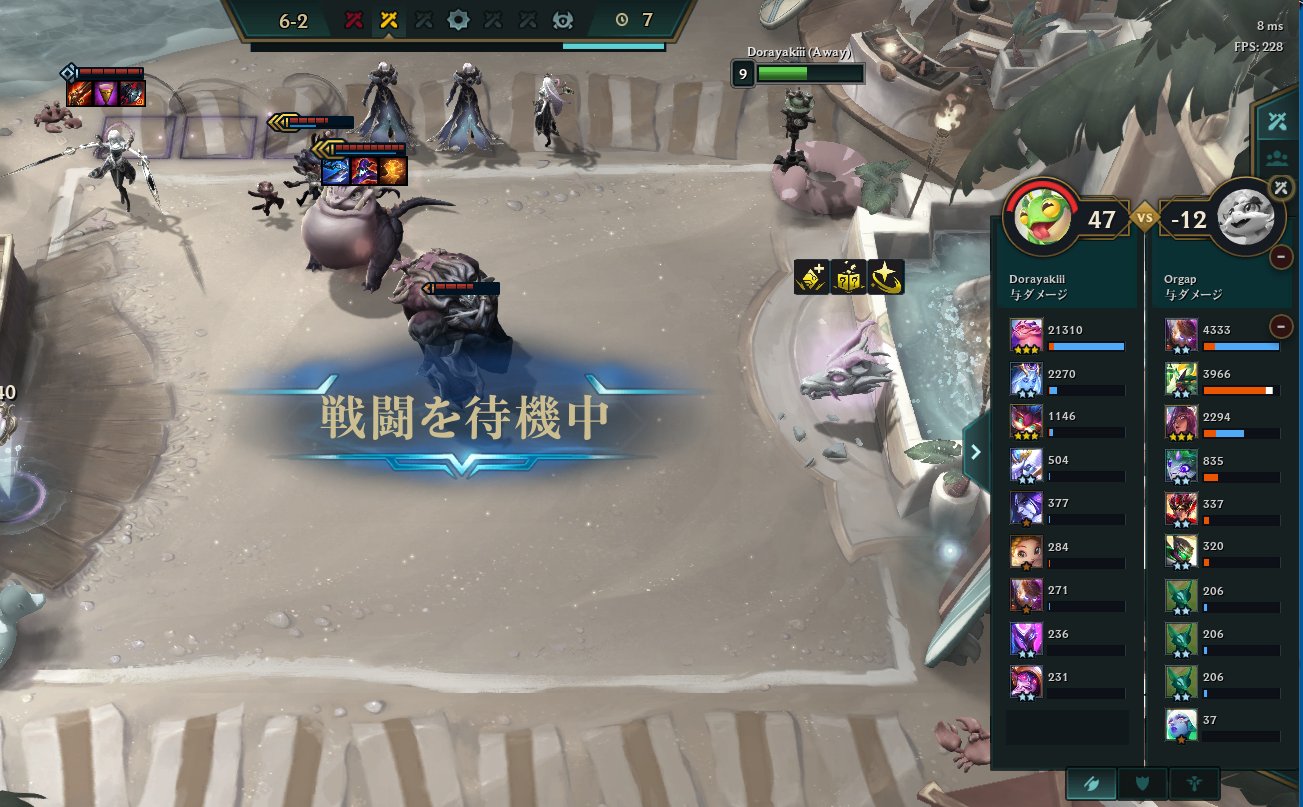Collapse Orgap's damage column with its minus button

pyautogui.click(x=1280, y=327)
